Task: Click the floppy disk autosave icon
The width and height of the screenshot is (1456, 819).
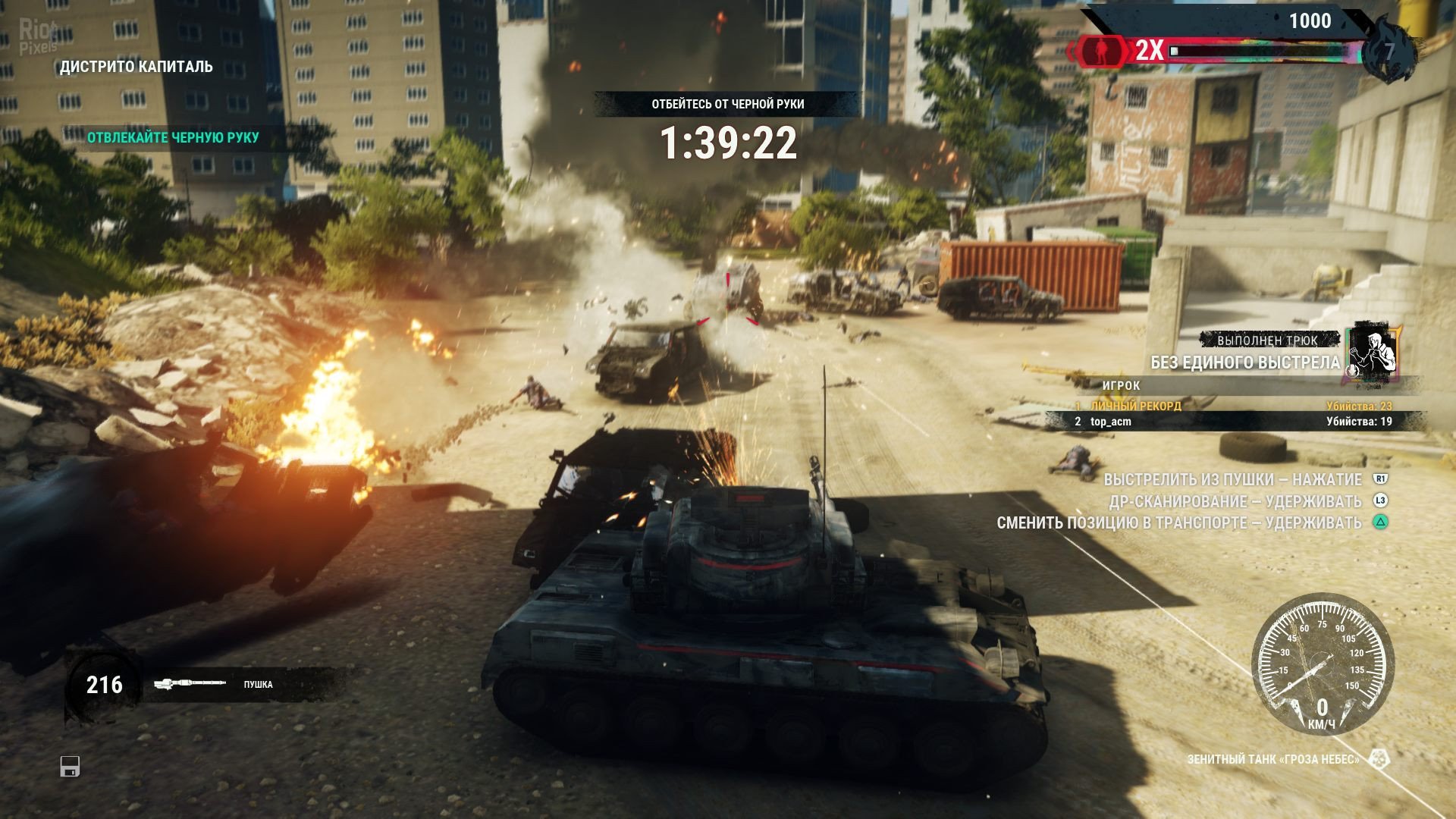Action: pyautogui.click(x=70, y=767)
